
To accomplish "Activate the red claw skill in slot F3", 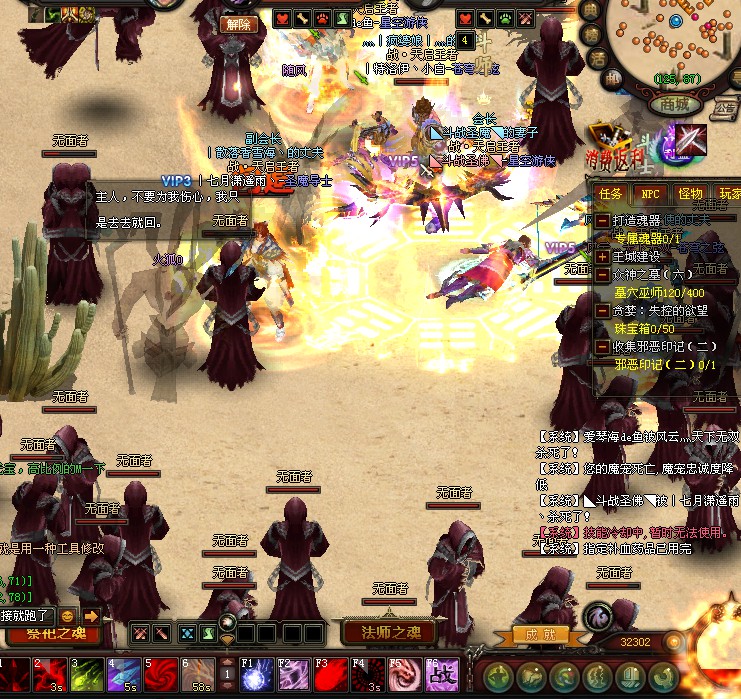I will [x=330, y=675].
